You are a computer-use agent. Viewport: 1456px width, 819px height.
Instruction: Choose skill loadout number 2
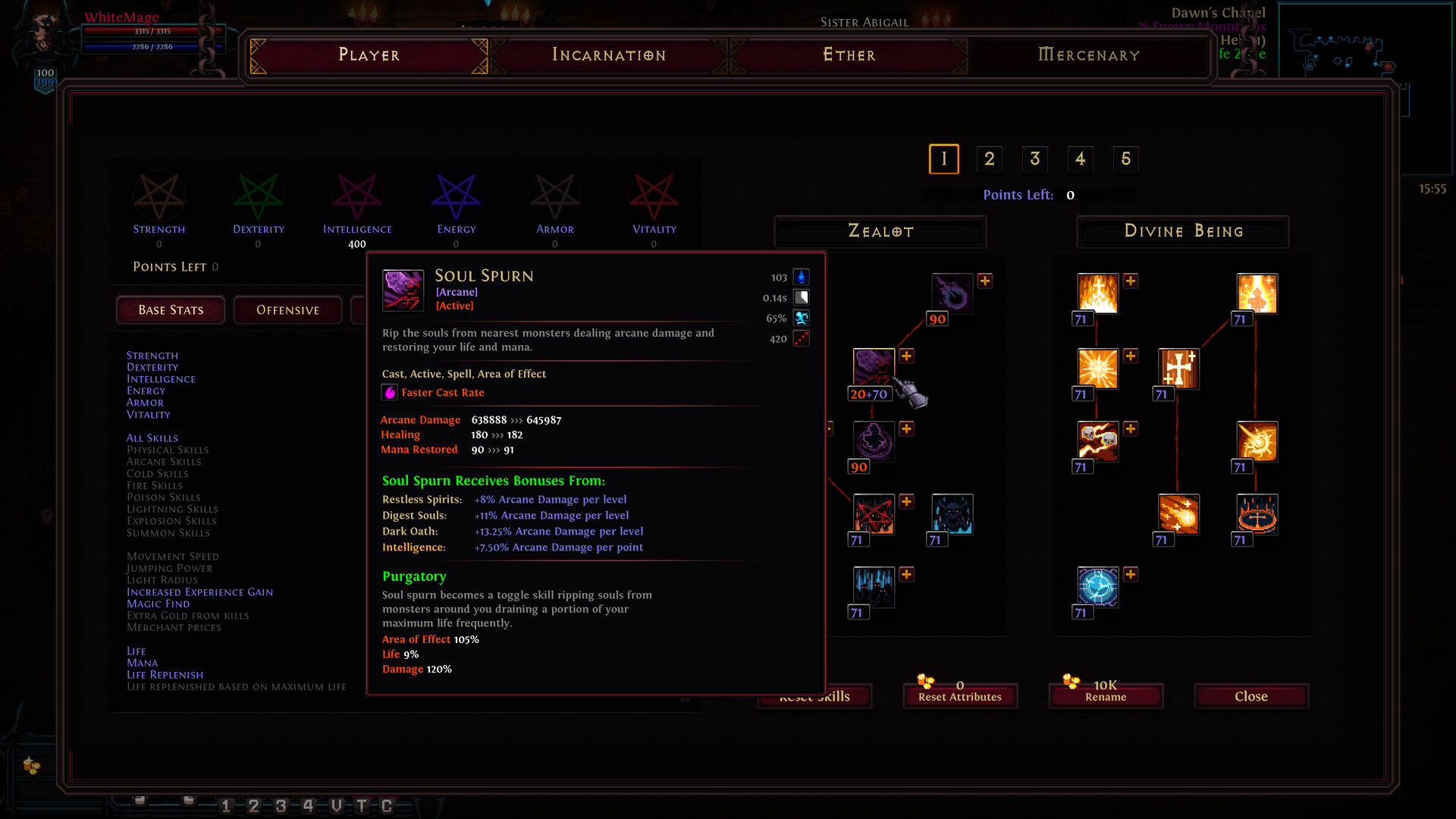(989, 158)
